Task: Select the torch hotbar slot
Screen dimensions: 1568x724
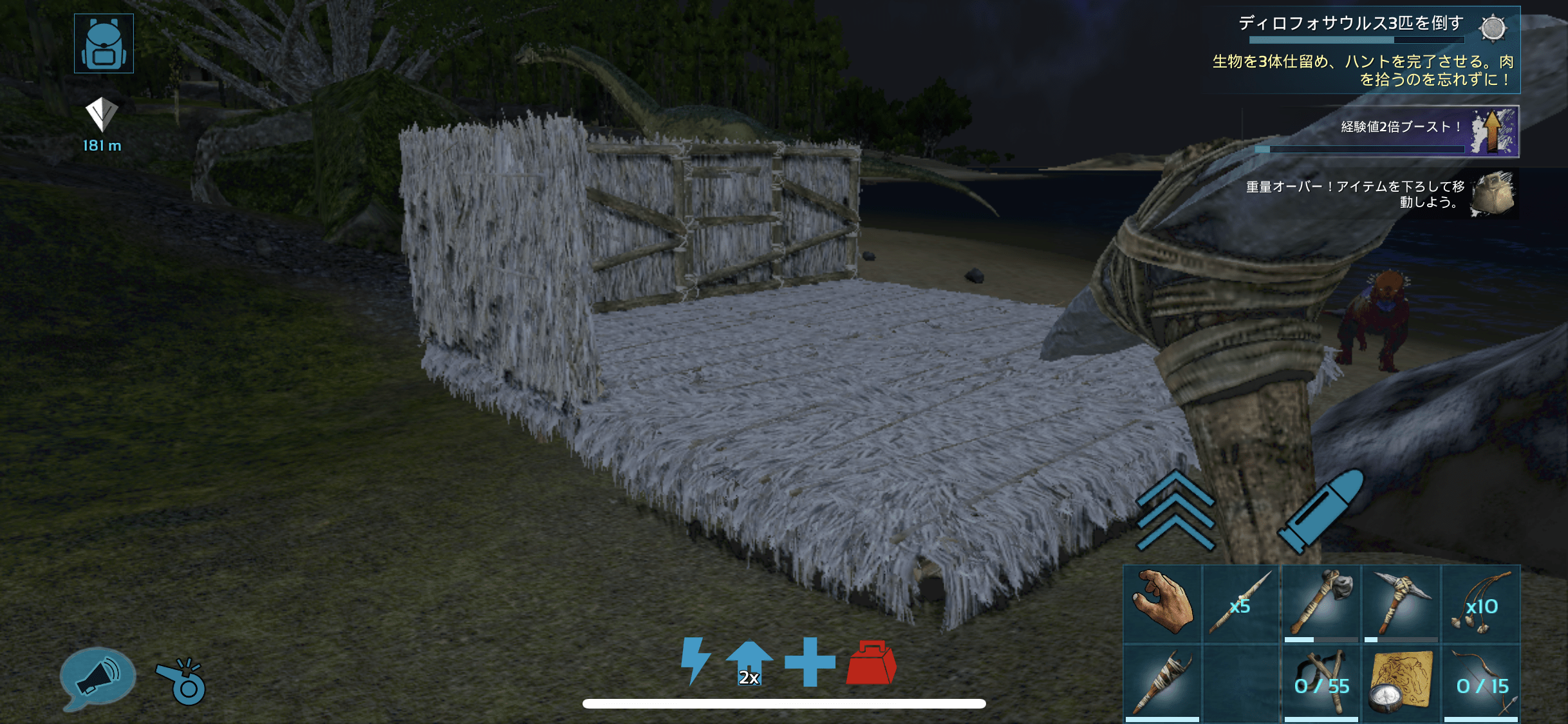Action: pyautogui.click(x=1162, y=683)
